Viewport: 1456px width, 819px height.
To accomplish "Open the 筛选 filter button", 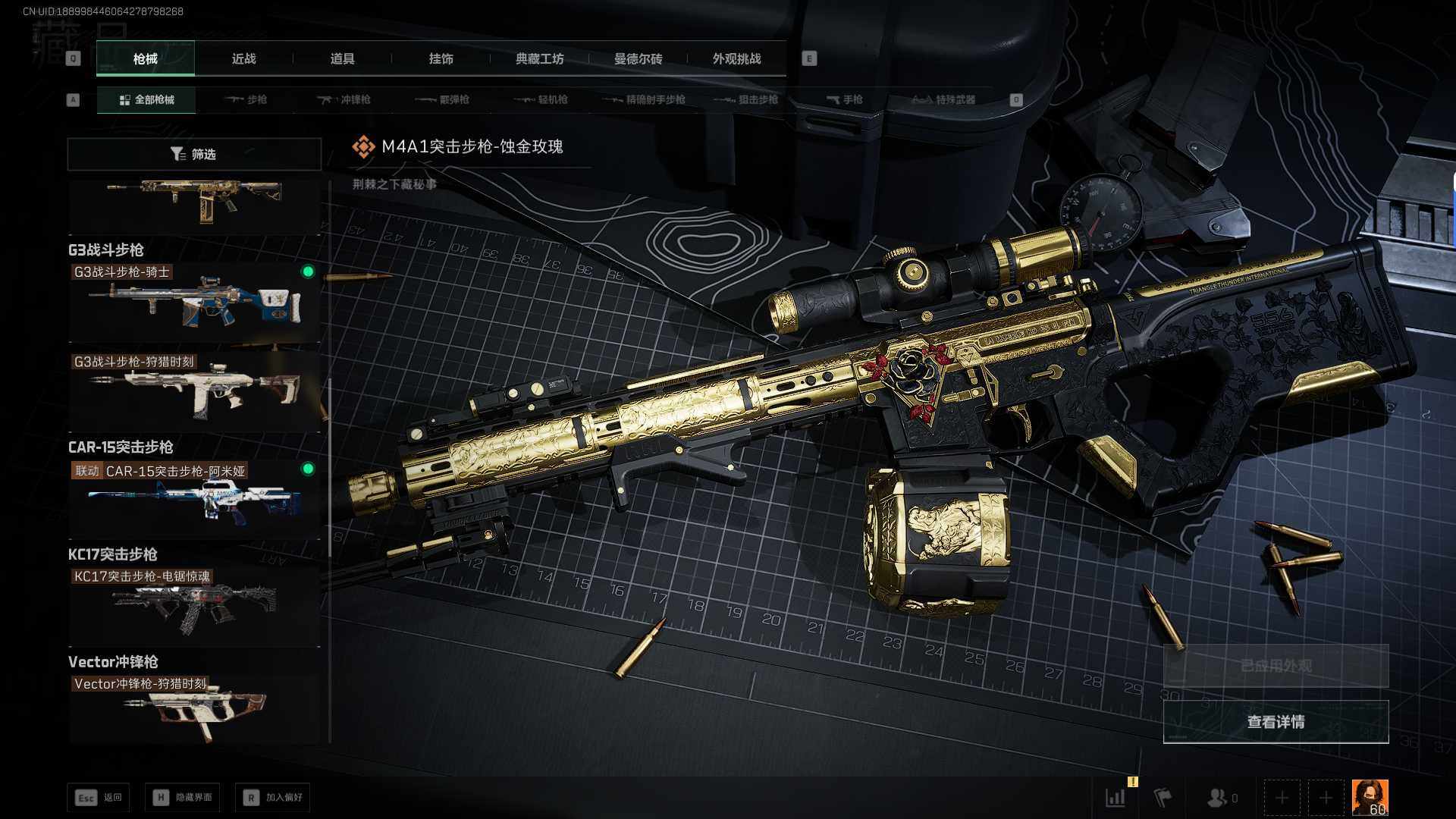I will coord(194,155).
